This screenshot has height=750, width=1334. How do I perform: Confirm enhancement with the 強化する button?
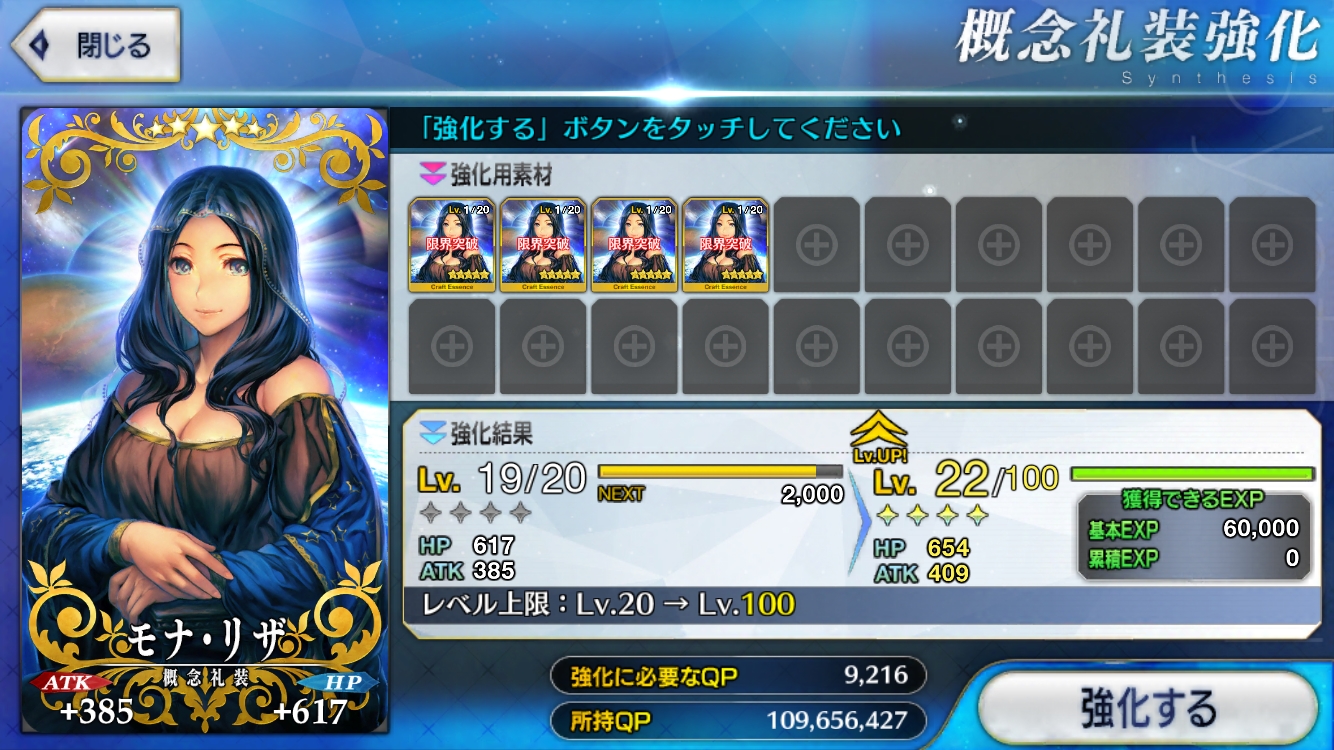1147,708
